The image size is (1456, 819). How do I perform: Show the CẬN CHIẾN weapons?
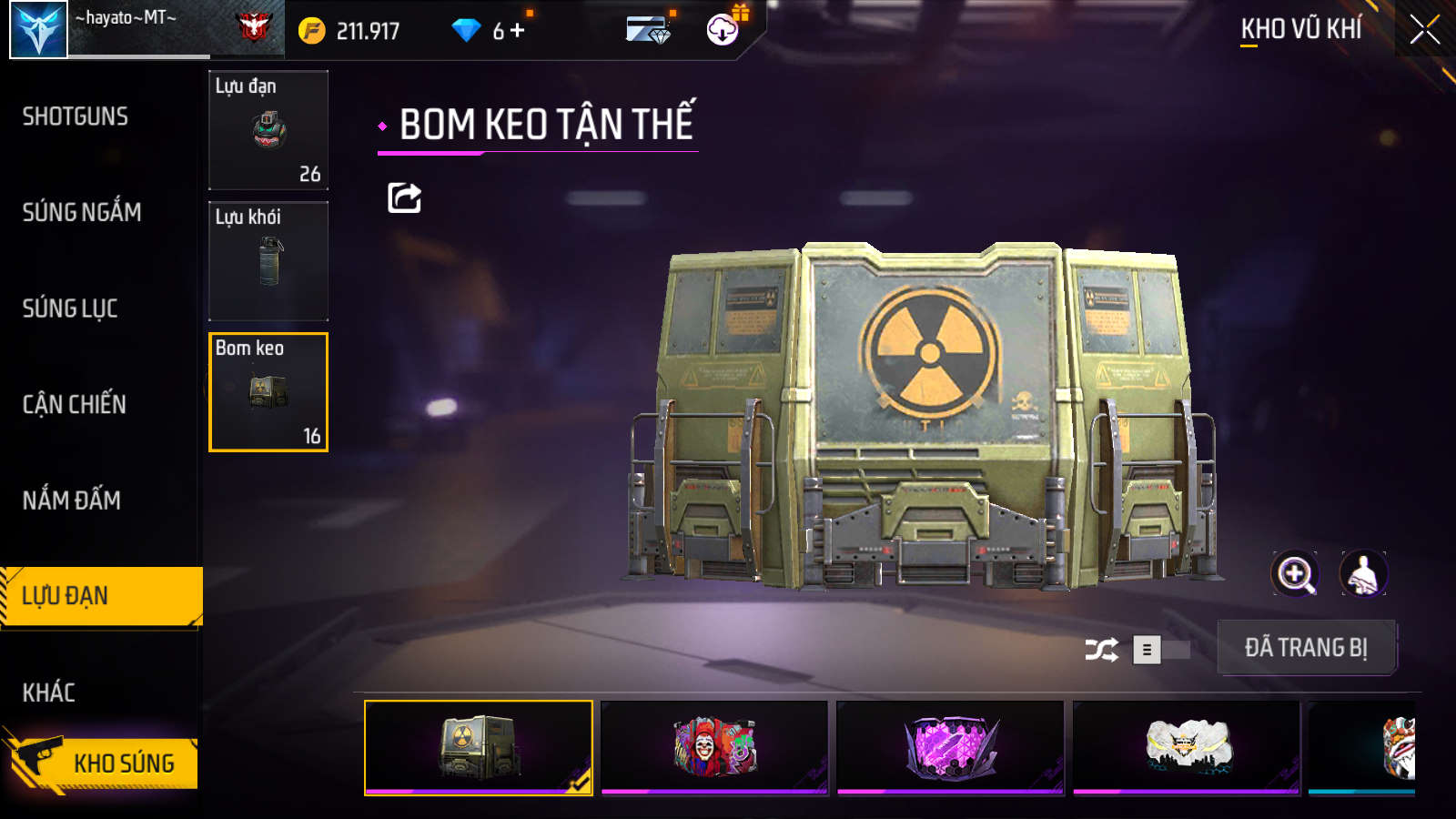(x=75, y=404)
